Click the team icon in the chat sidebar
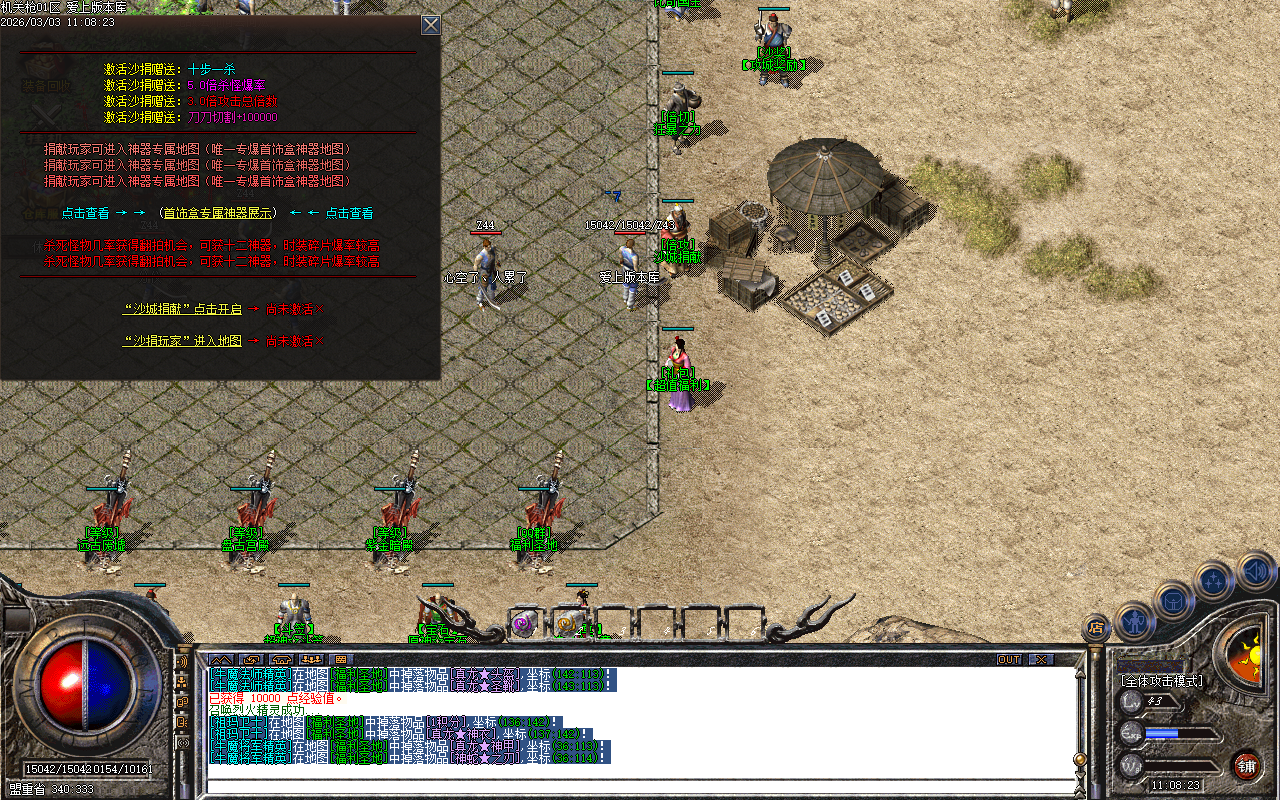Viewport: 1280px width, 800px height. [x=184, y=681]
